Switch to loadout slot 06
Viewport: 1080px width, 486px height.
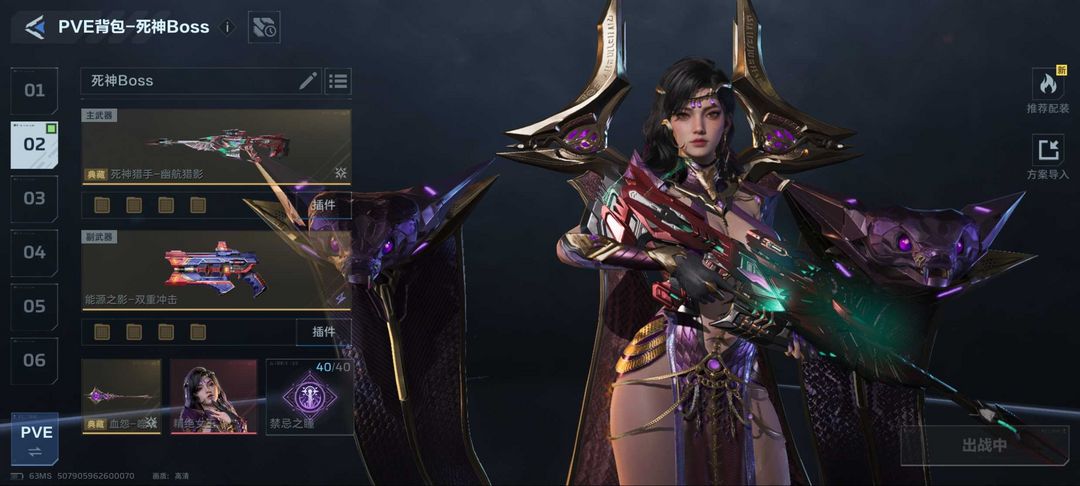pyautogui.click(x=35, y=360)
